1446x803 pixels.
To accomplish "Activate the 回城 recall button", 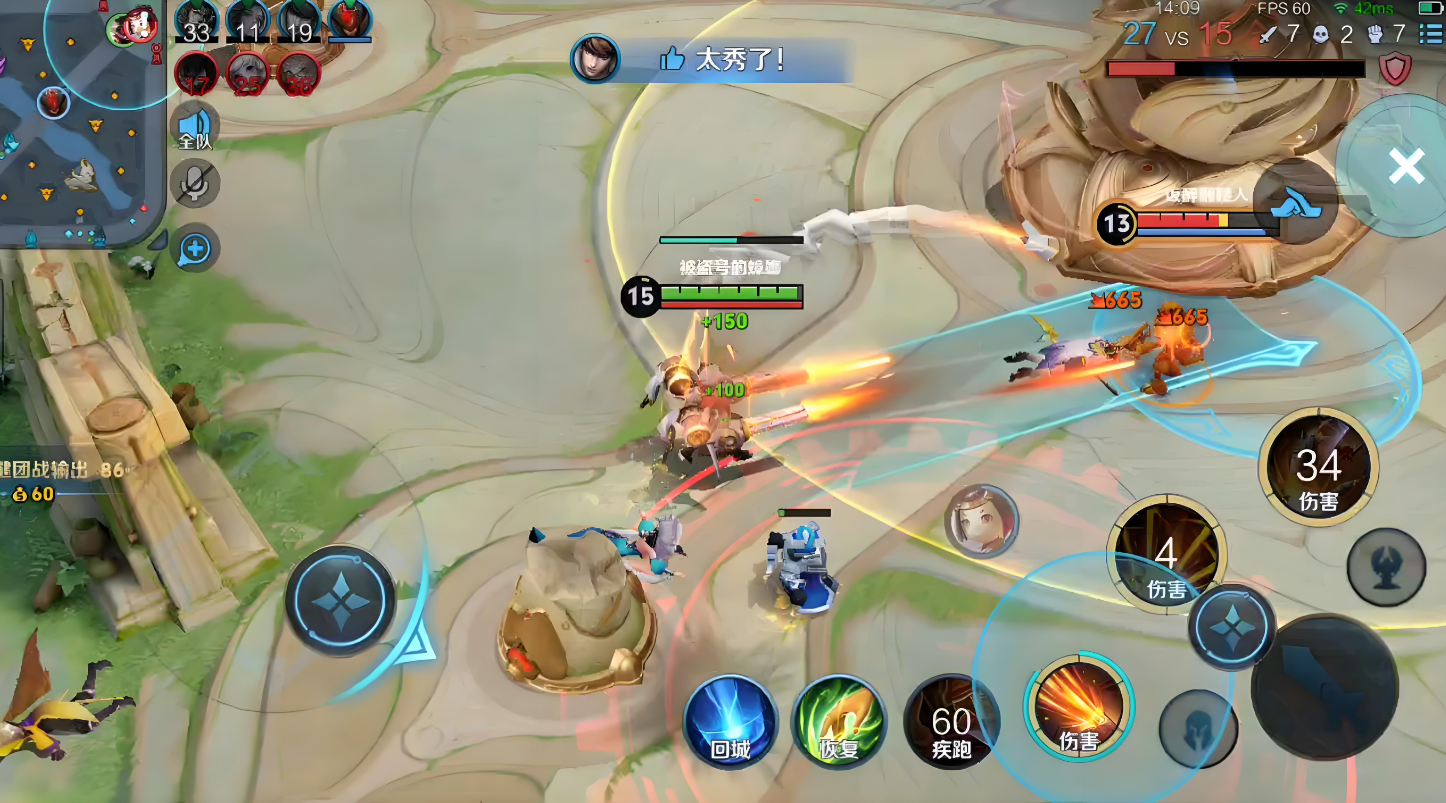I will [731, 722].
